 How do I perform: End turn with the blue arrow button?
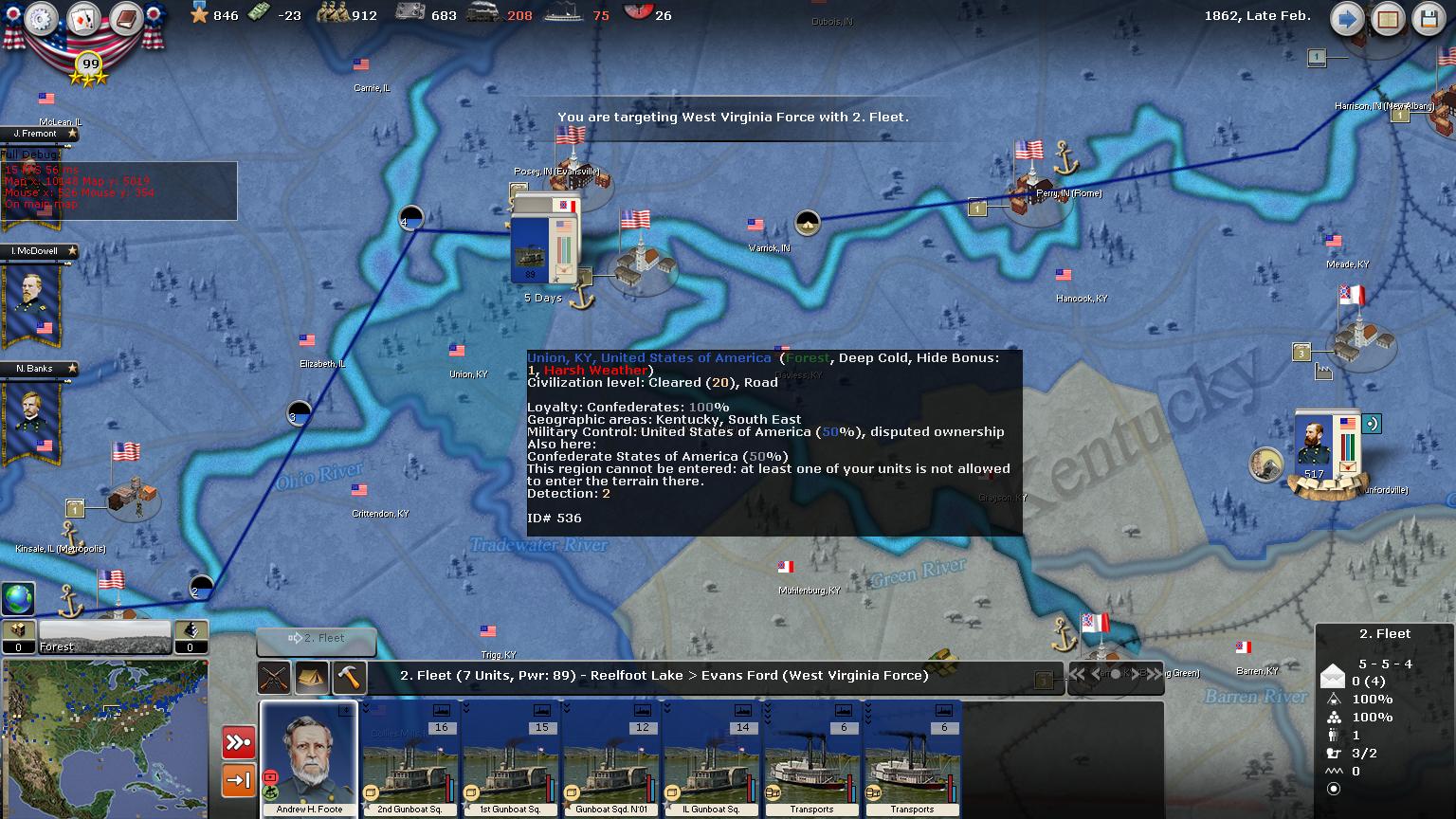coord(1346,19)
